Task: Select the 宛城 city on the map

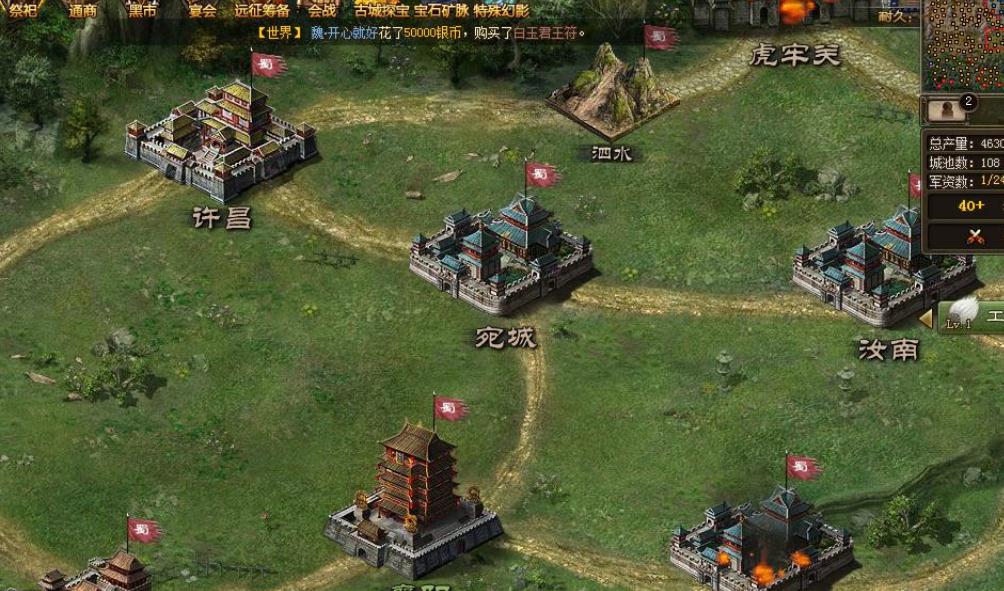Action: [x=502, y=255]
